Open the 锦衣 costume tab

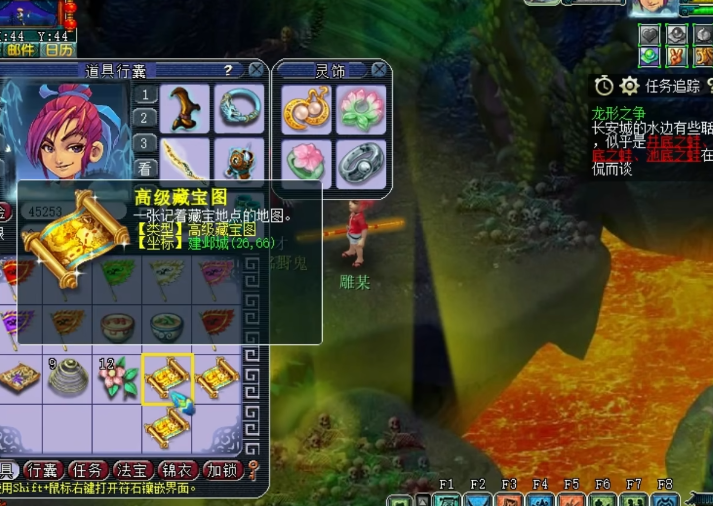pos(178,470)
